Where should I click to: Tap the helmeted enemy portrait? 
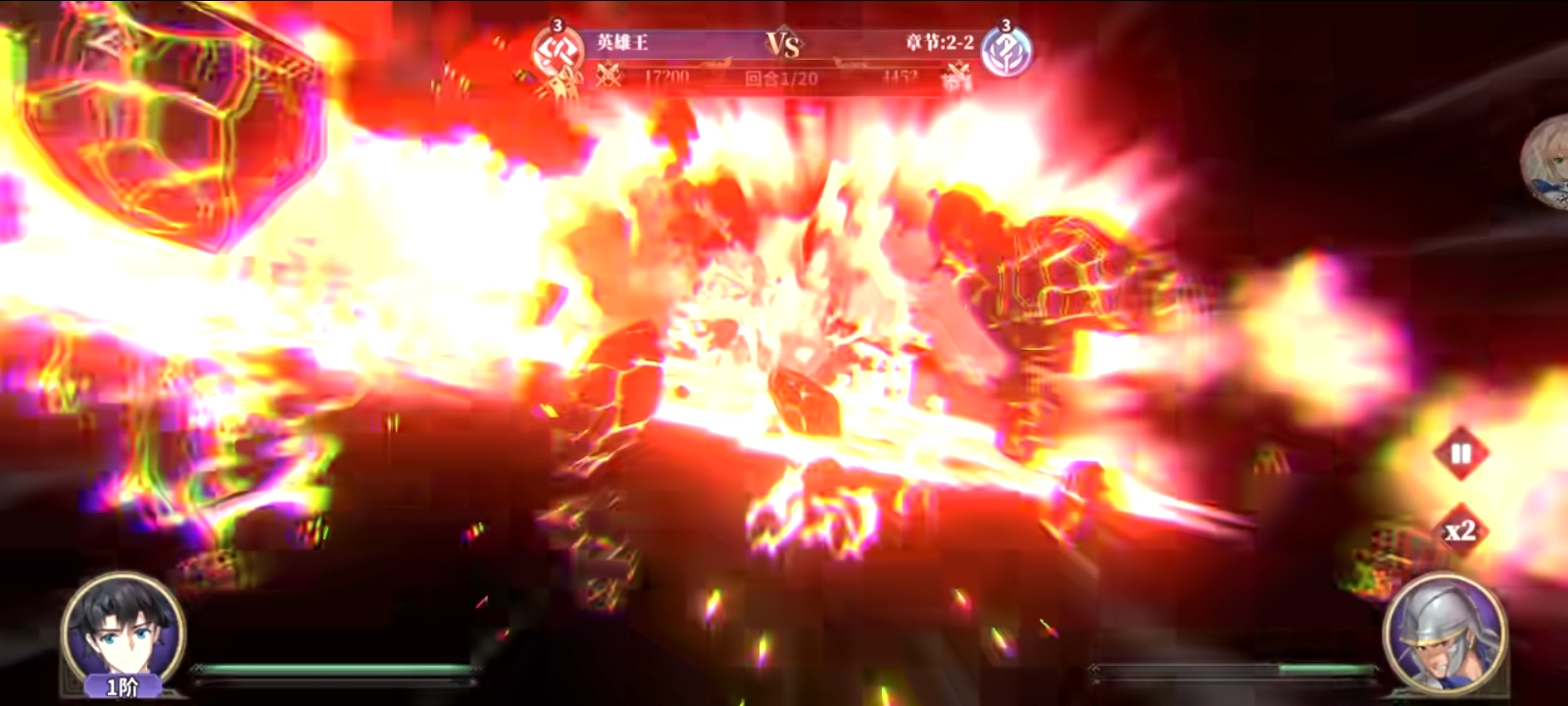coord(1445,632)
